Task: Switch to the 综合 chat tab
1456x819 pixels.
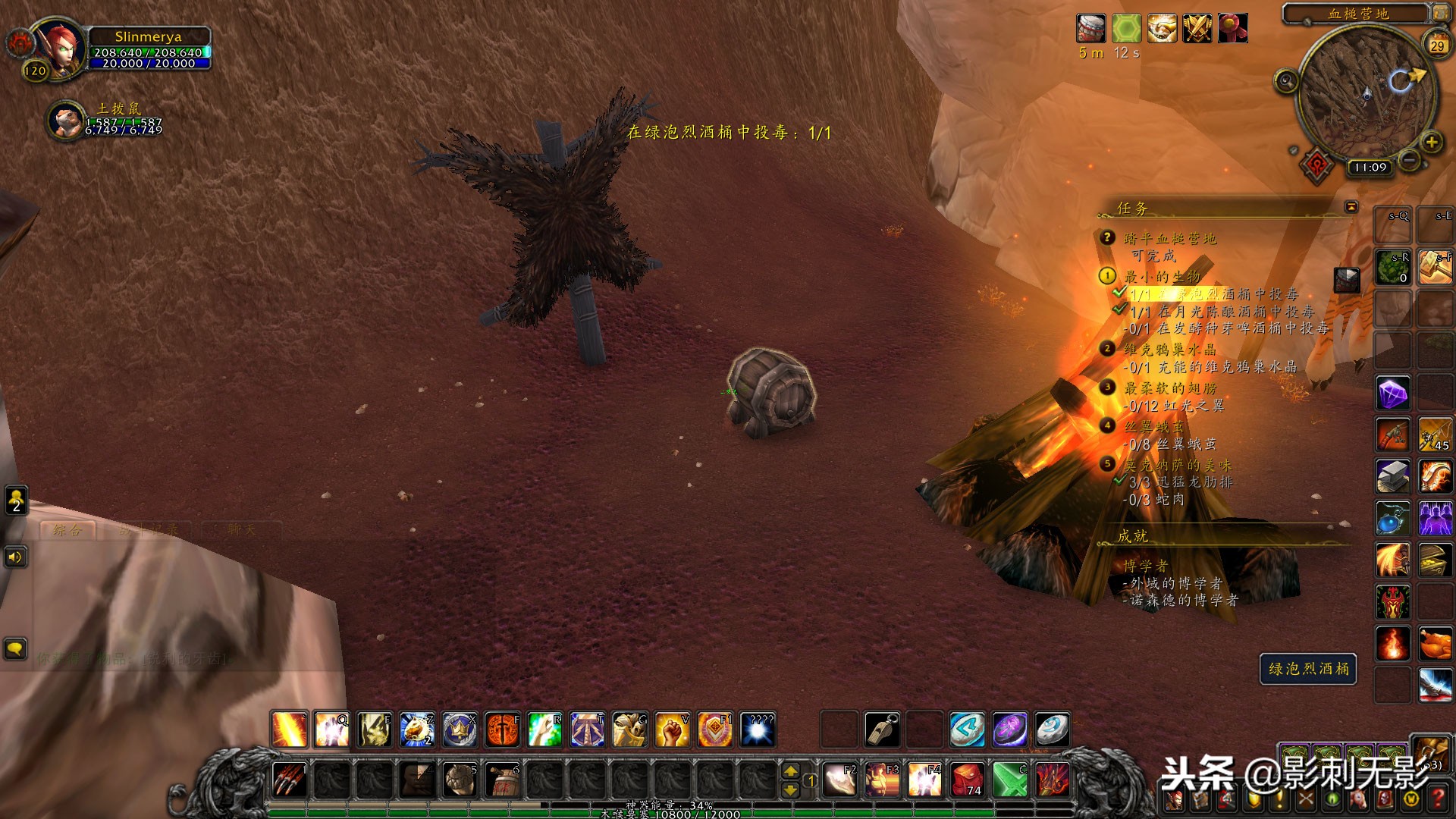Action: [67, 530]
